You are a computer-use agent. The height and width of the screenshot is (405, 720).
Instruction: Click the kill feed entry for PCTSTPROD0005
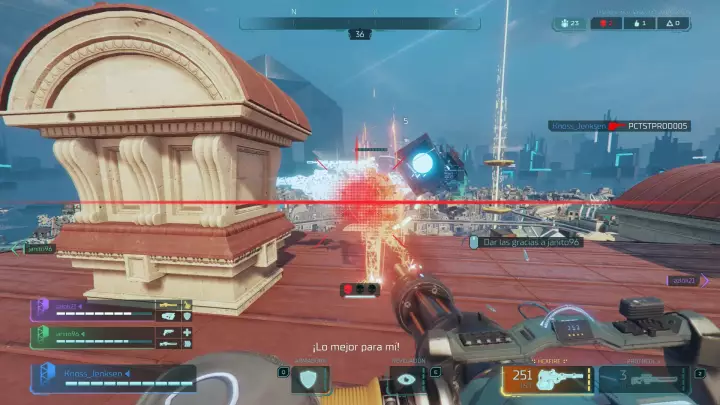click(x=620, y=126)
